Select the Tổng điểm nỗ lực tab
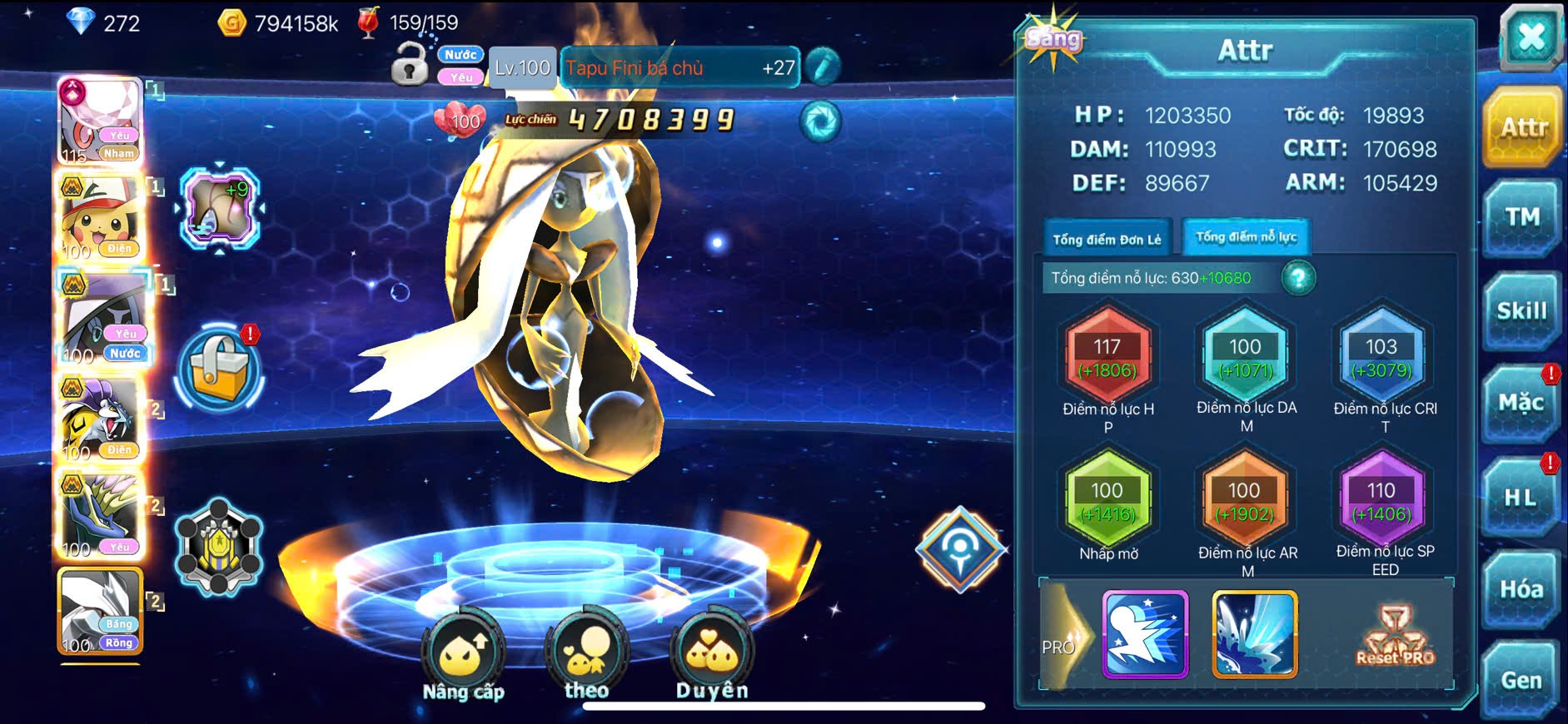1568x724 pixels. tap(1246, 237)
